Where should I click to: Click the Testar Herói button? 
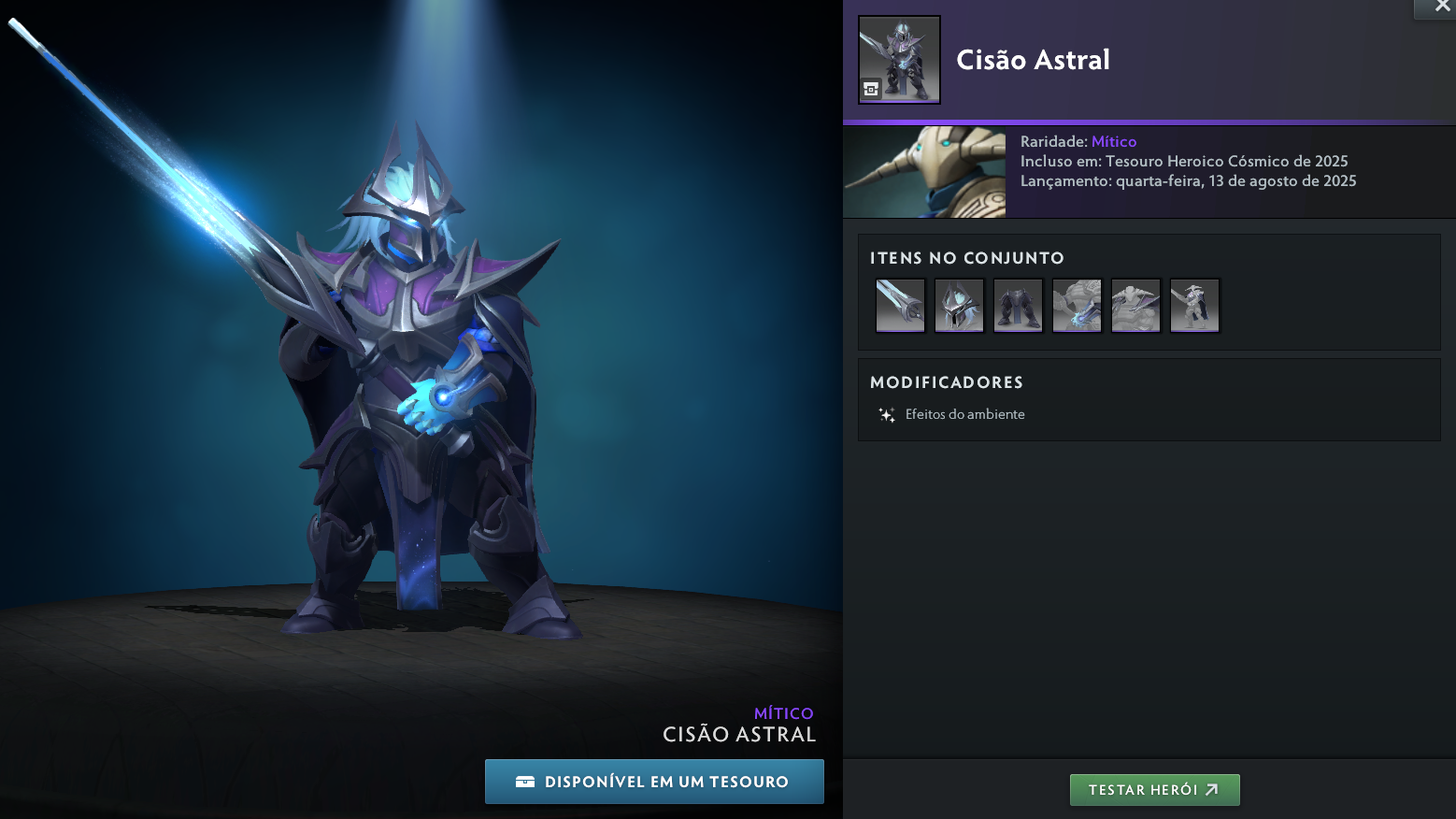tap(1154, 790)
